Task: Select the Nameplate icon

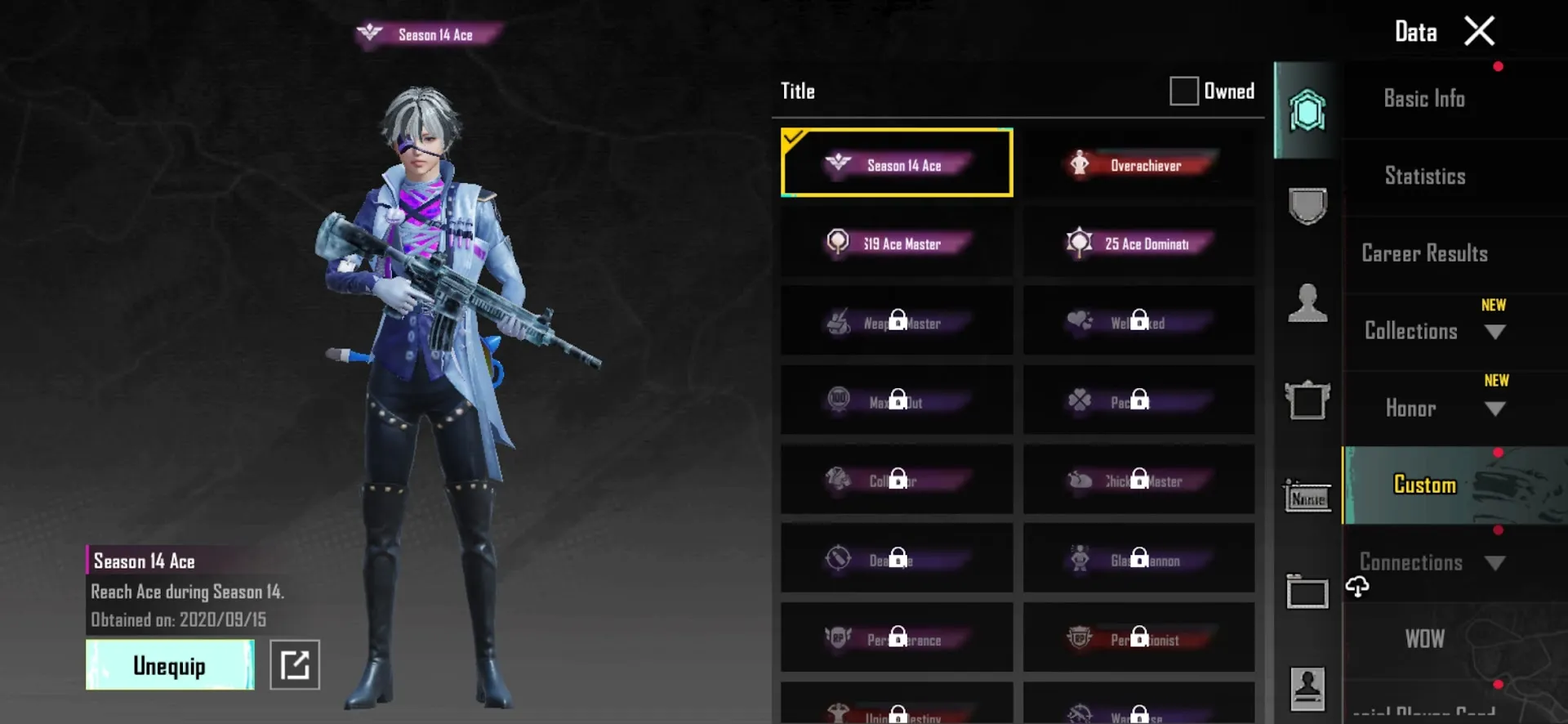Action: pyautogui.click(x=1307, y=497)
